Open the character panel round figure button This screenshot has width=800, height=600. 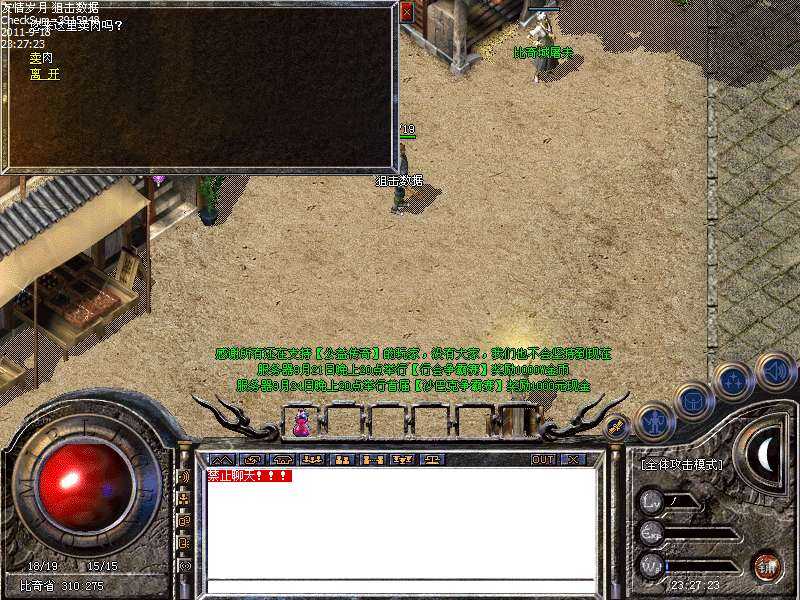656,420
